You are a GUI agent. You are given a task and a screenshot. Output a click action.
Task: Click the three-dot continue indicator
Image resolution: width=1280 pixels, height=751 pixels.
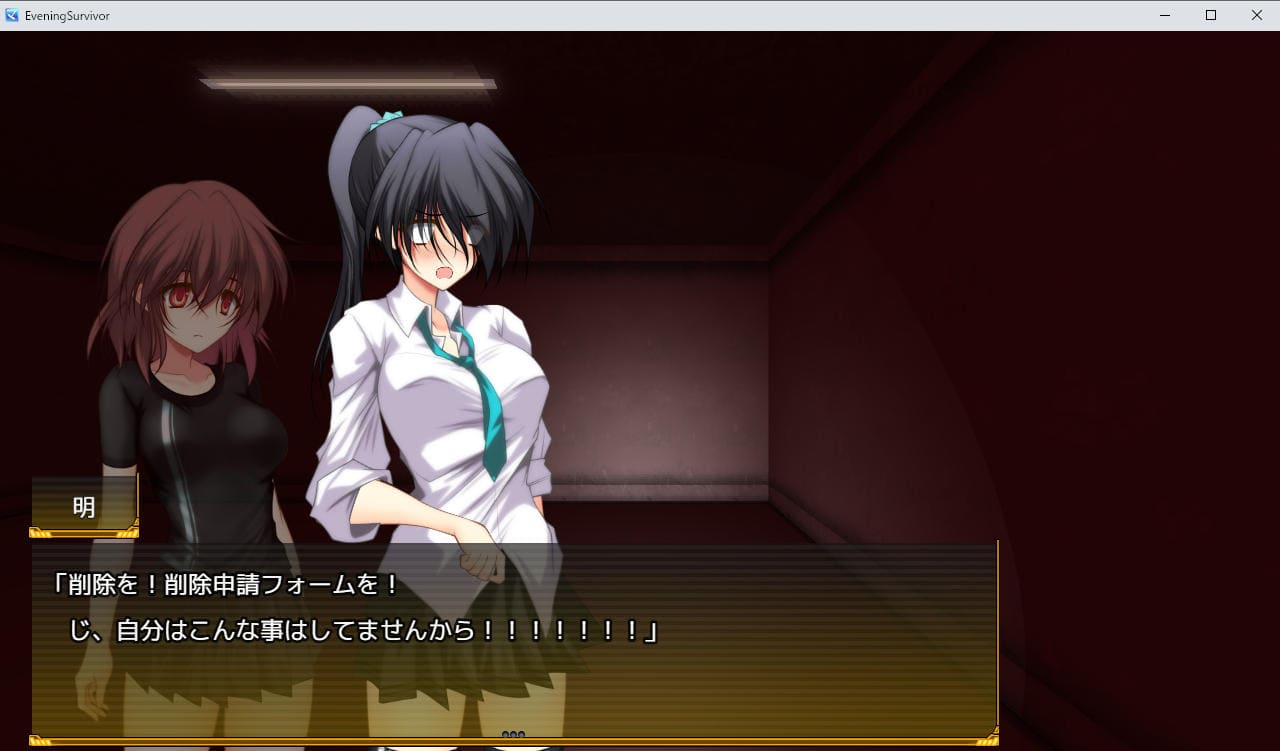coord(513,735)
